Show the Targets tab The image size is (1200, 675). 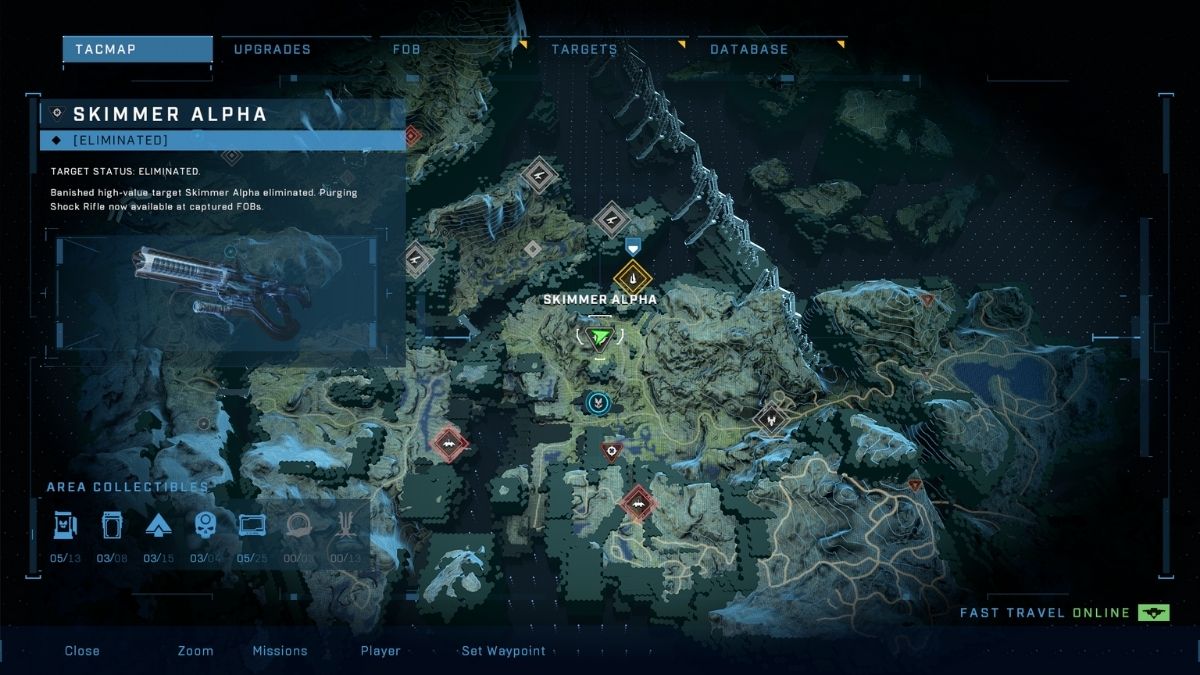pos(584,49)
